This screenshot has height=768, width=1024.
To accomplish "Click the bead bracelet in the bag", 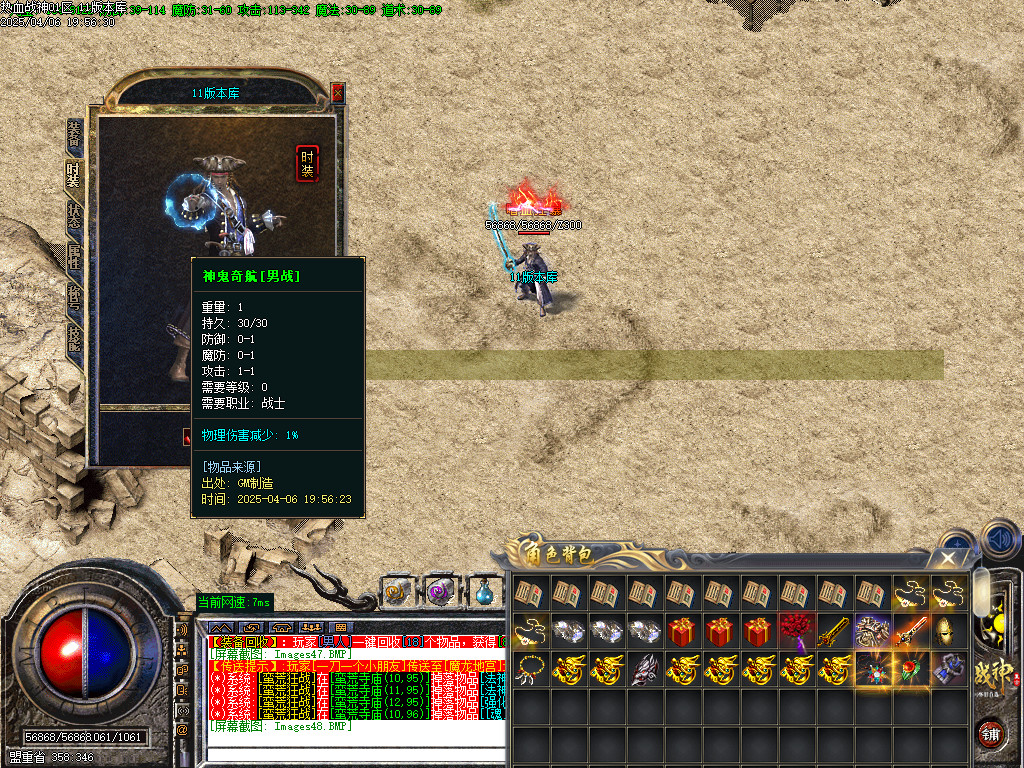I will tap(530, 669).
